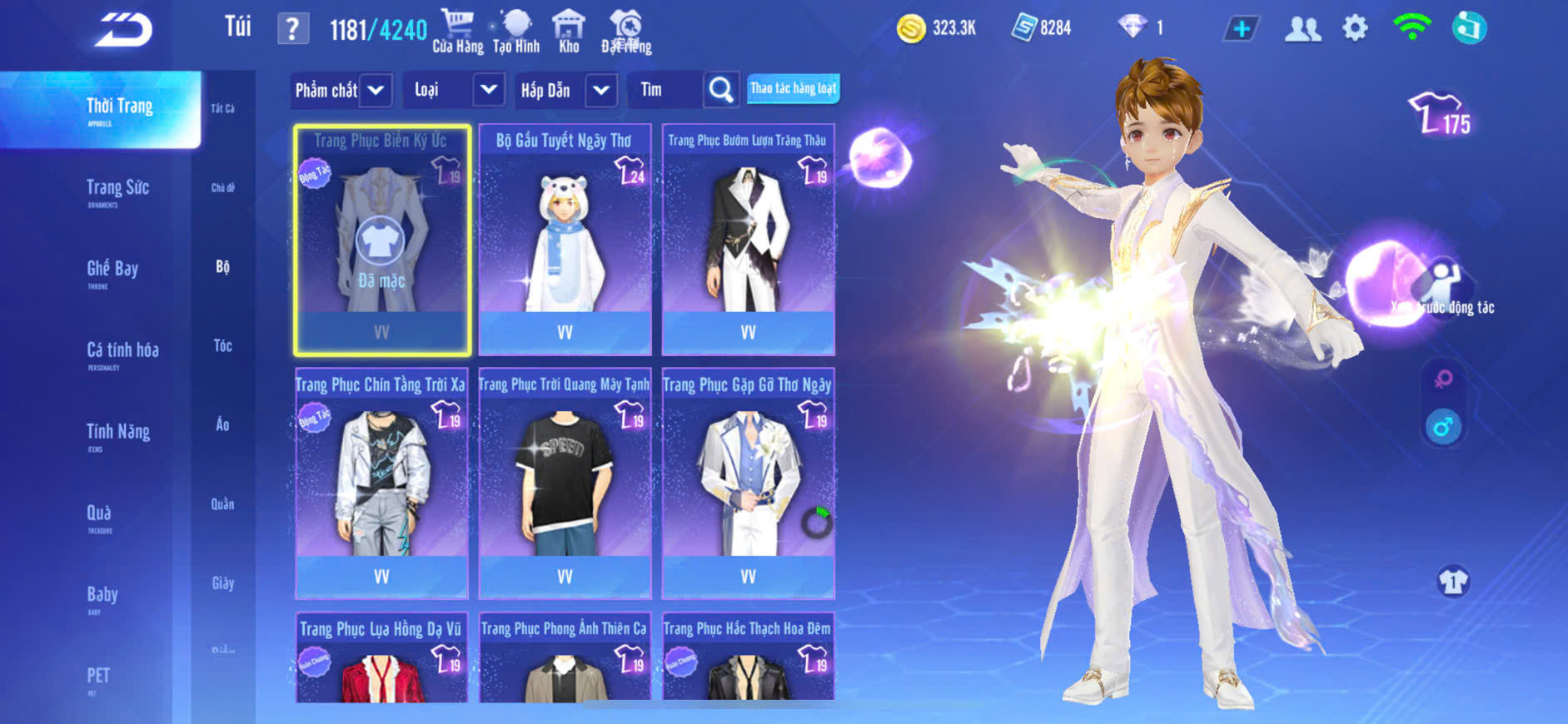Select the Quần subcategory
Image resolution: width=1568 pixels, height=724 pixels.
222,503
